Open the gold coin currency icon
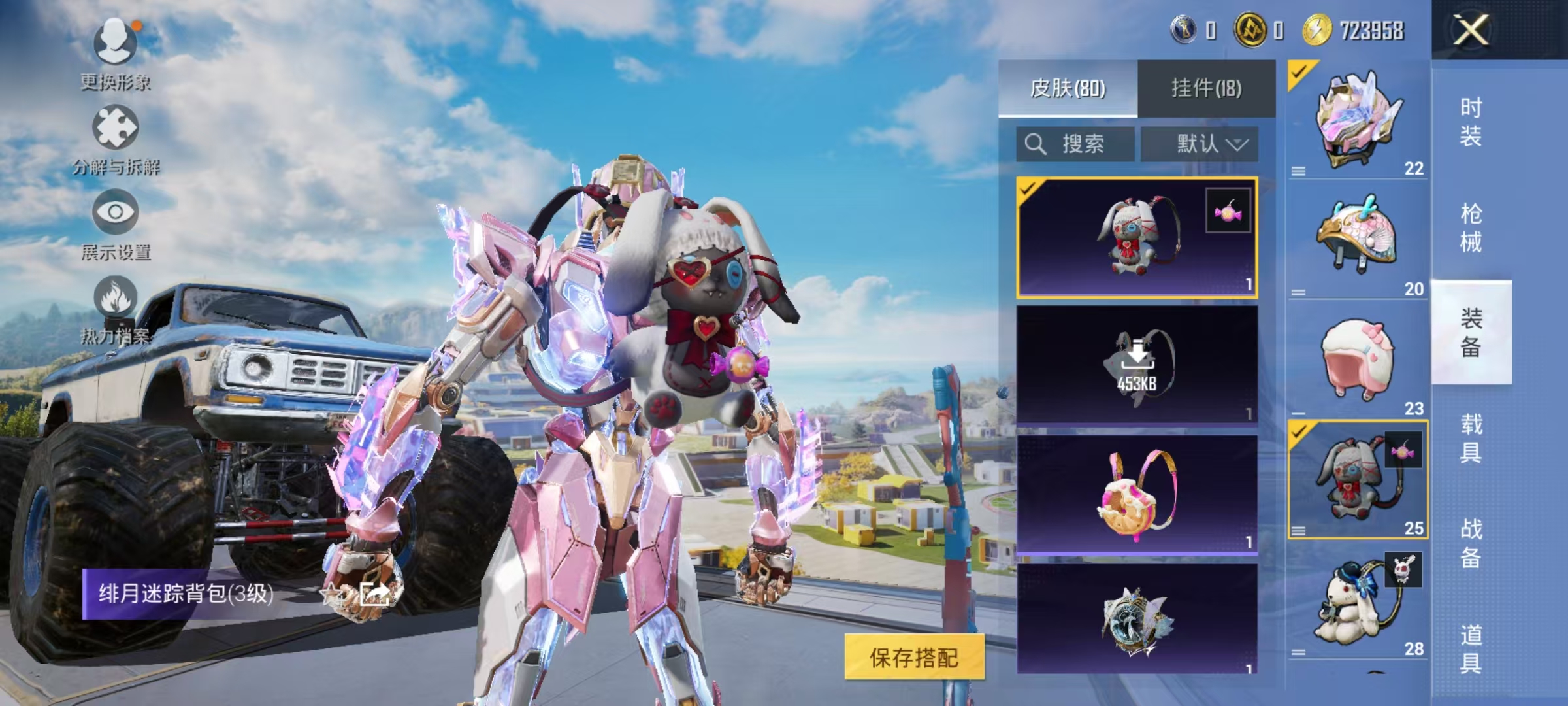The image size is (1568, 706). coord(1252,29)
